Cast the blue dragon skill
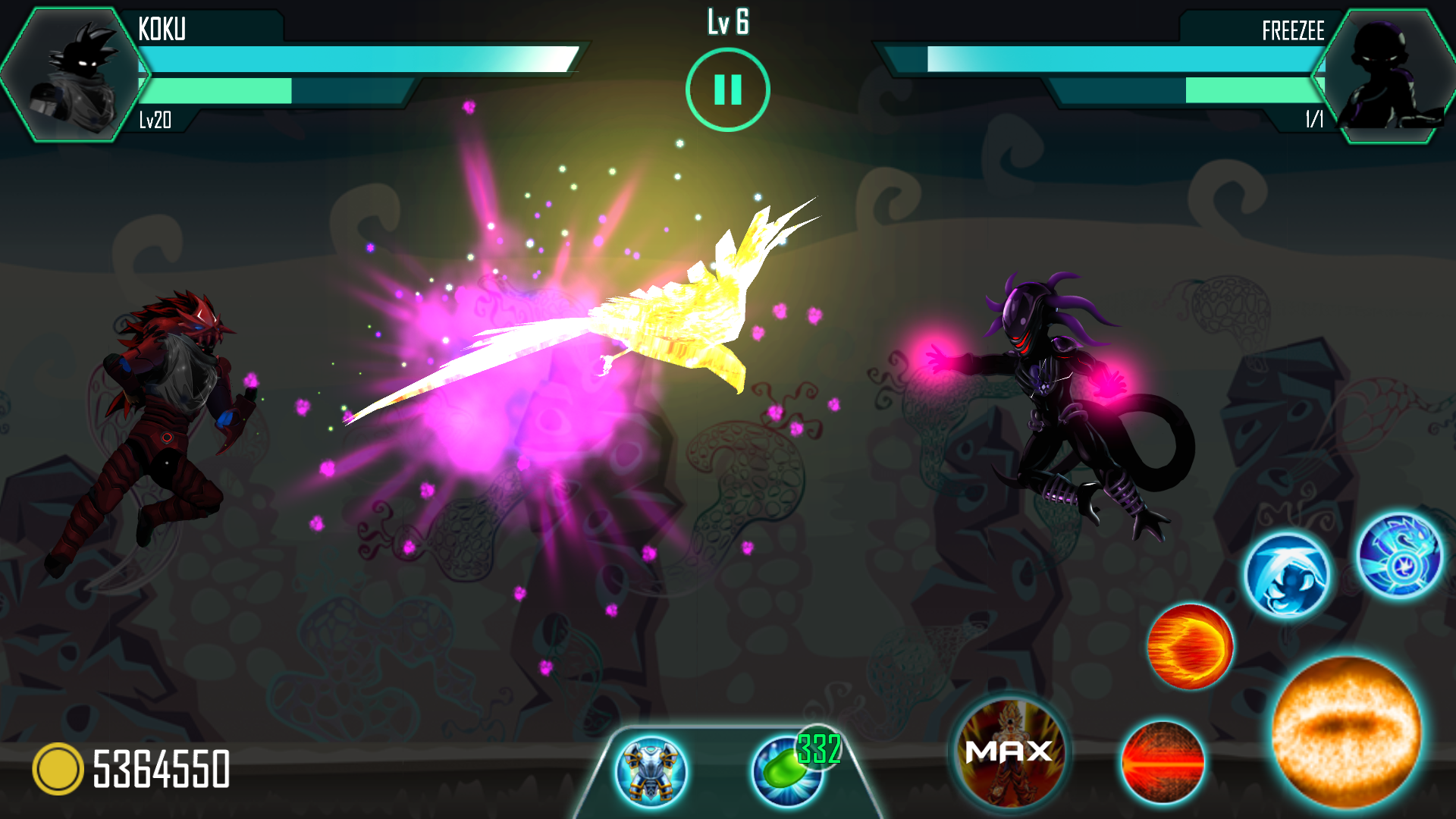The height and width of the screenshot is (819, 1456). coord(1400,556)
